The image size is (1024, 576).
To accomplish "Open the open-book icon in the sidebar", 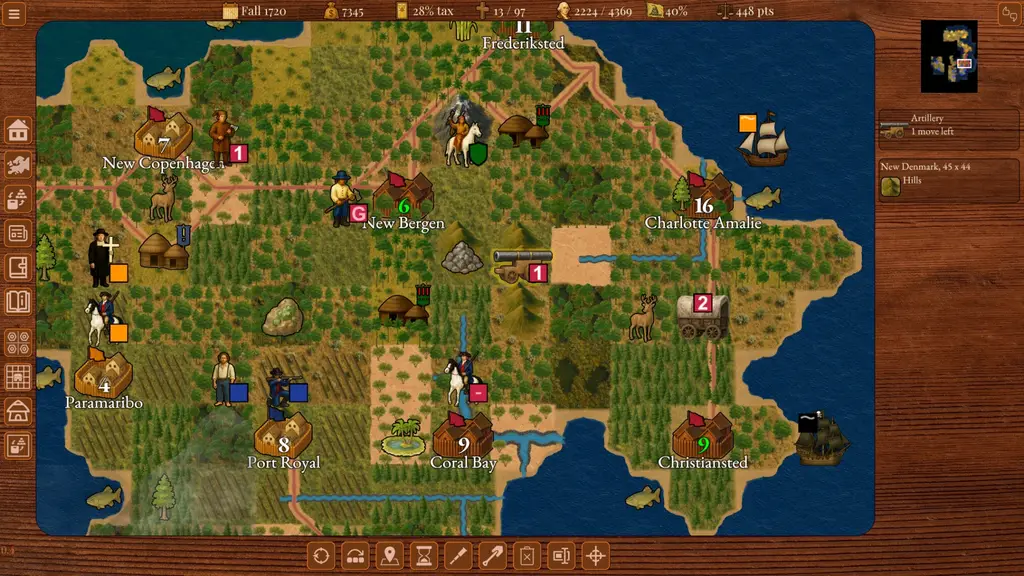I will pyautogui.click(x=18, y=301).
